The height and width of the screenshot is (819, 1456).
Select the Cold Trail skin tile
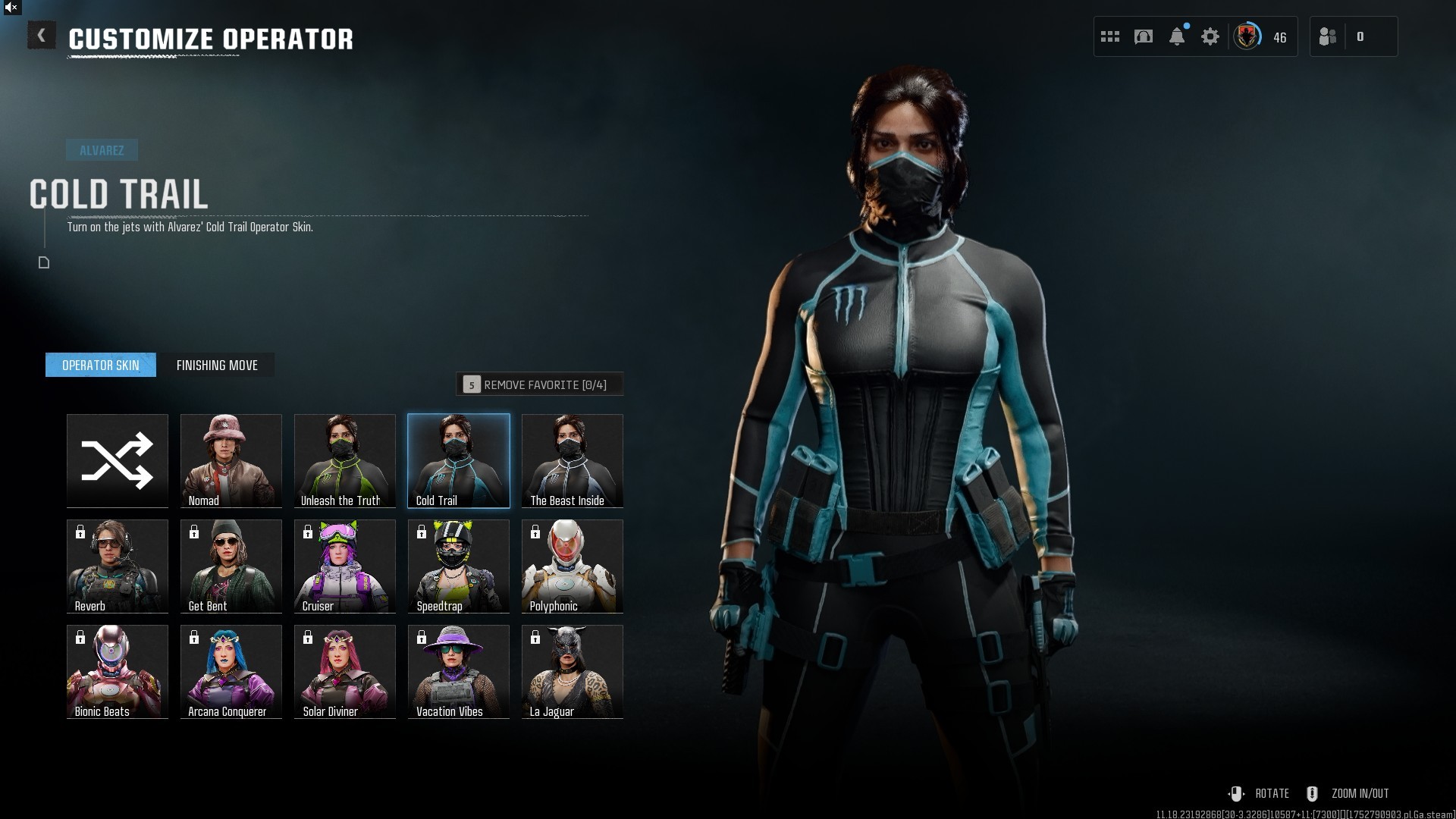tap(459, 460)
